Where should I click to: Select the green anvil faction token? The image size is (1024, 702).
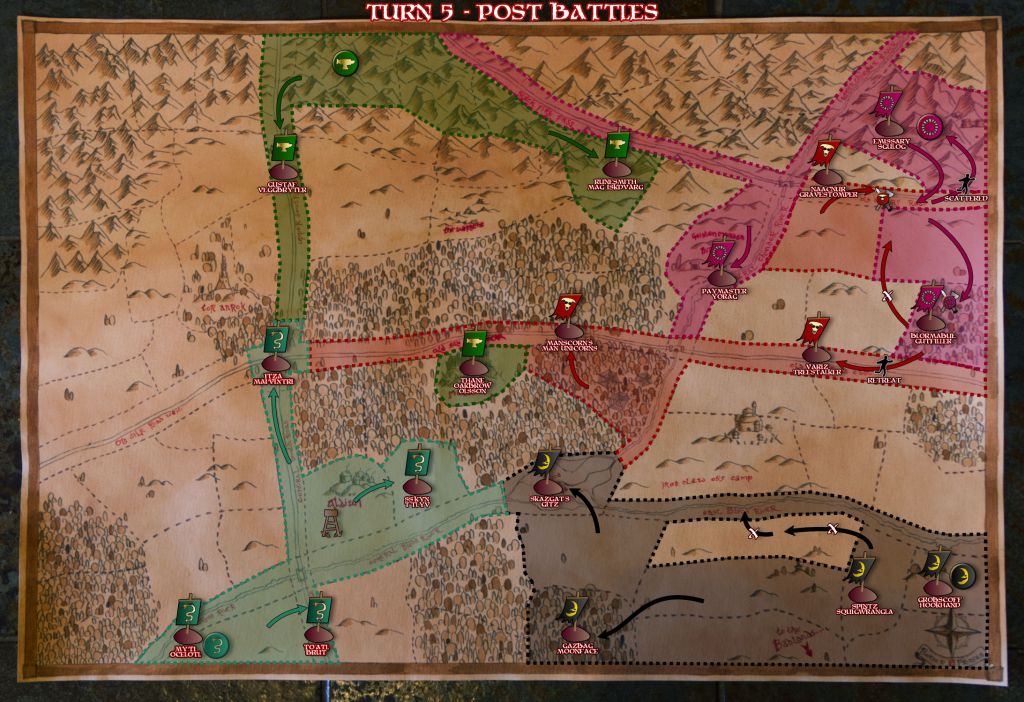[343, 64]
